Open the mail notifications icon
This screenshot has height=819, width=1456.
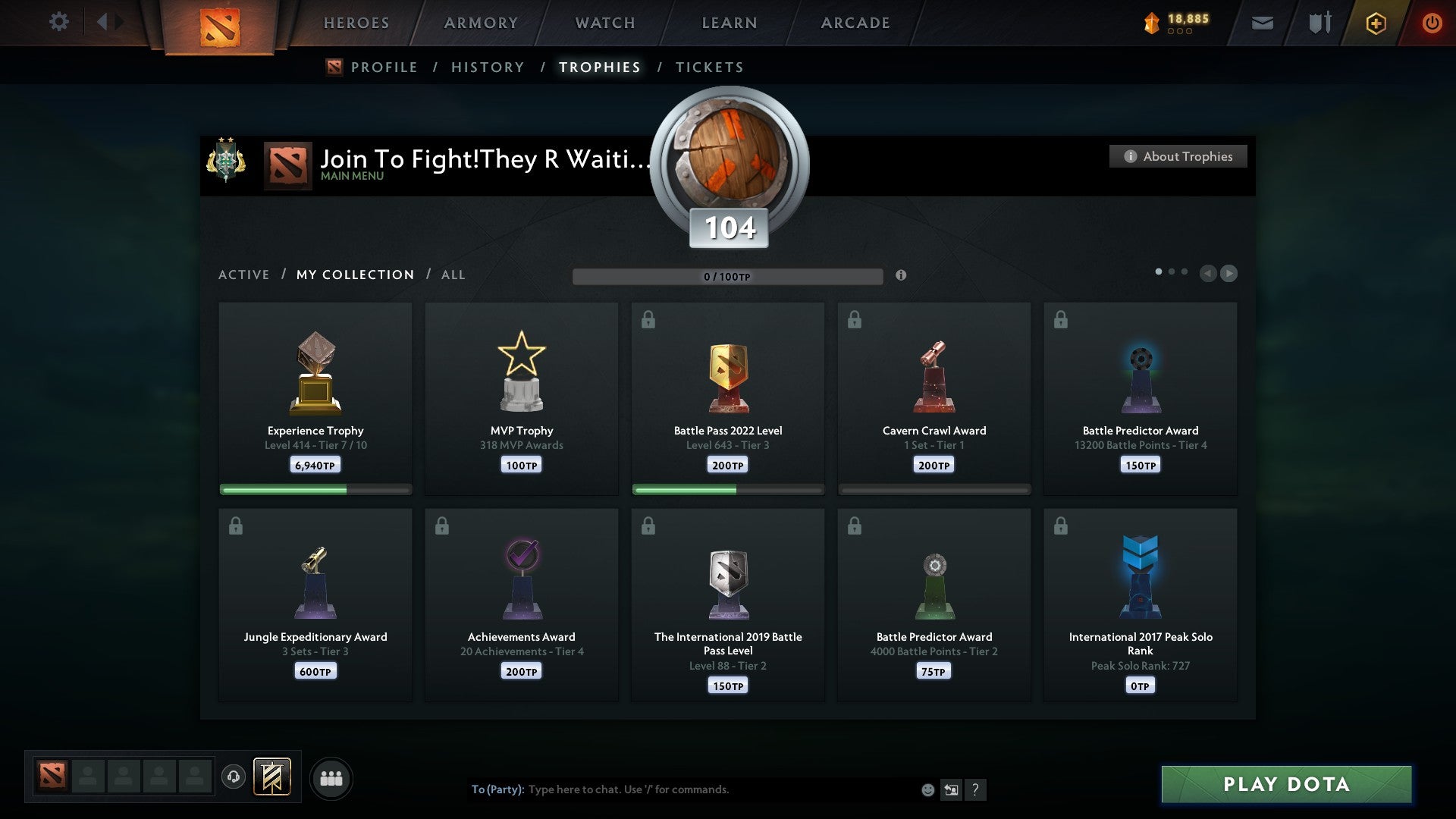1263,23
